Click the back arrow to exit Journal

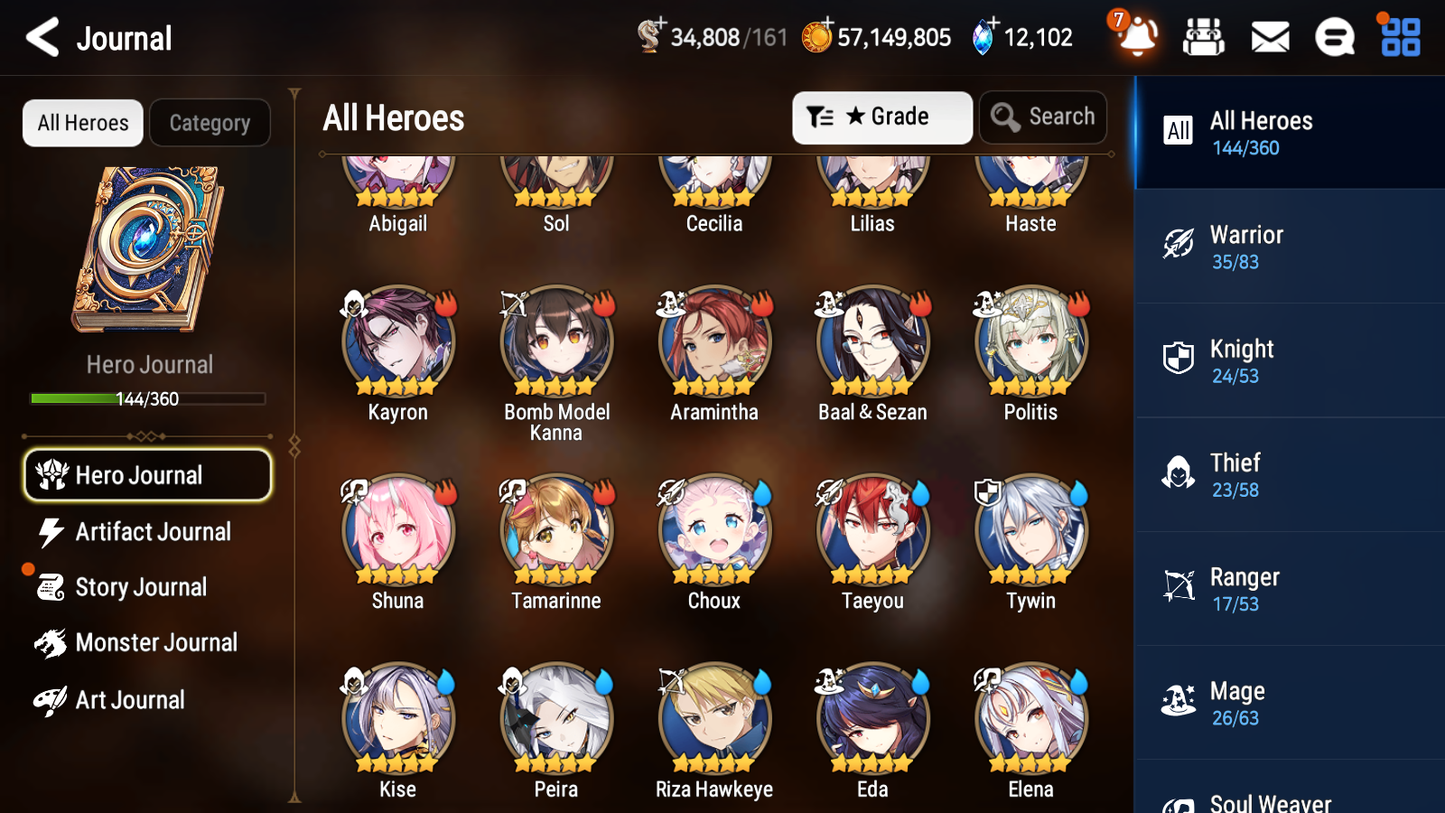(42, 36)
